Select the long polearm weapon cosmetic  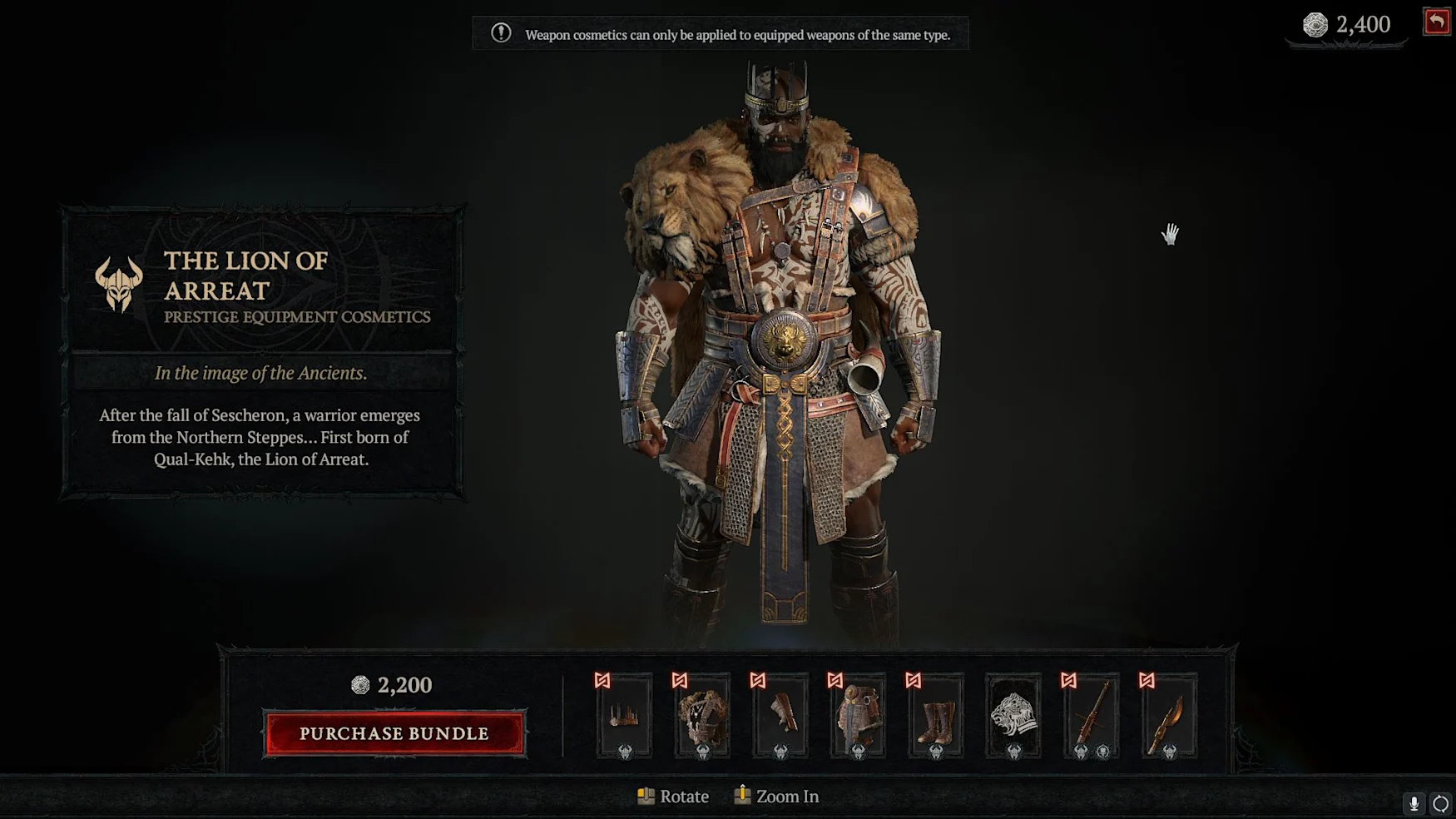tap(1091, 716)
